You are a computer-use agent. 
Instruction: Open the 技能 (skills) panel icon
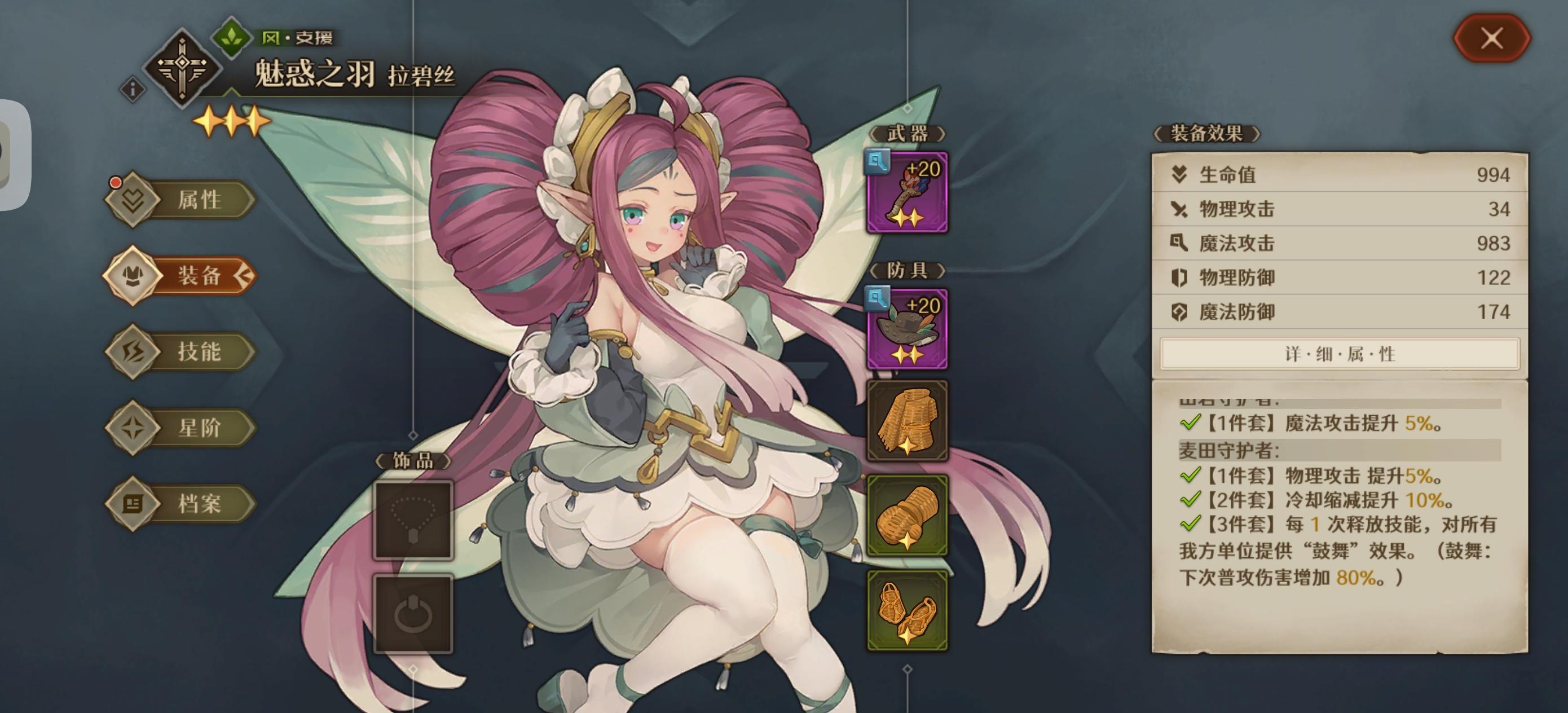click(x=136, y=352)
